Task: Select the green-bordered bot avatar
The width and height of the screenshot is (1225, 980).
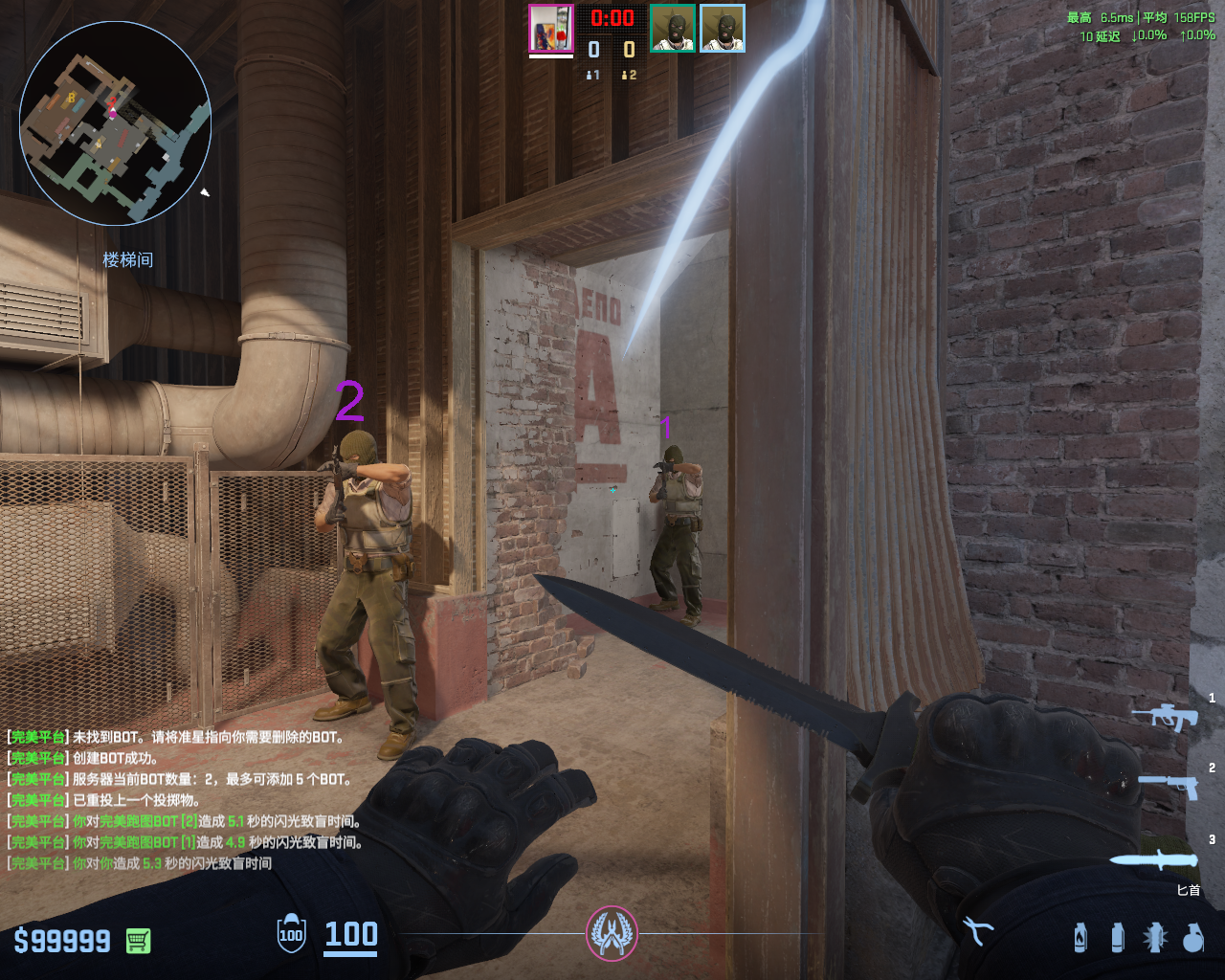Action: click(673, 29)
